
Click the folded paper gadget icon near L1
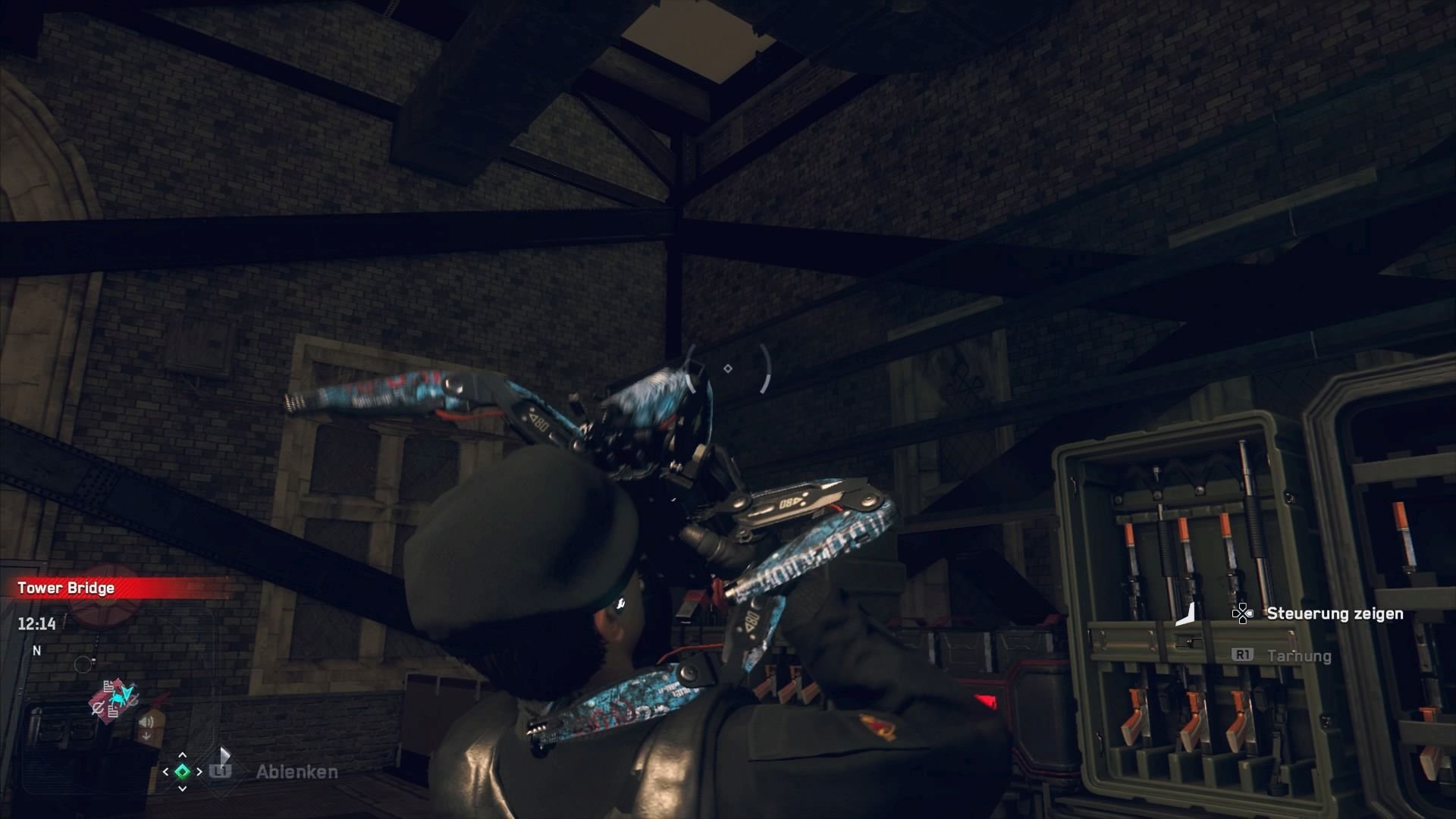point(224,755)
